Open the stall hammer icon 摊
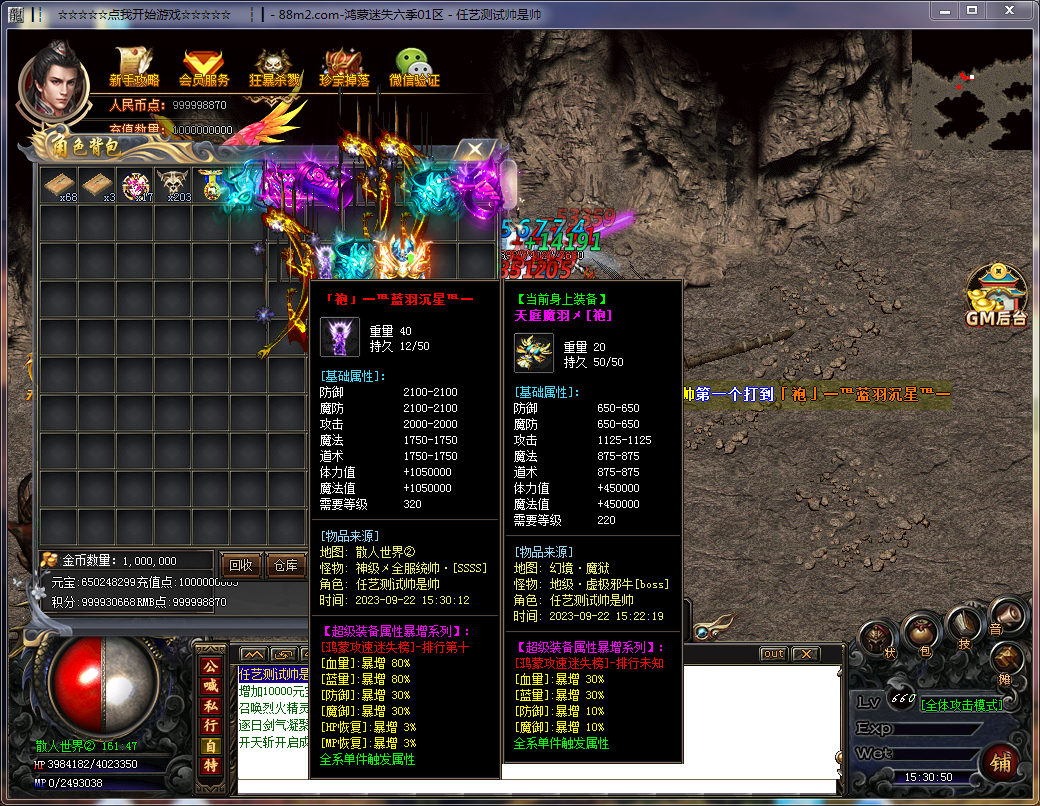Viewport: 1040px width, 806px height. coord(1005,659)
